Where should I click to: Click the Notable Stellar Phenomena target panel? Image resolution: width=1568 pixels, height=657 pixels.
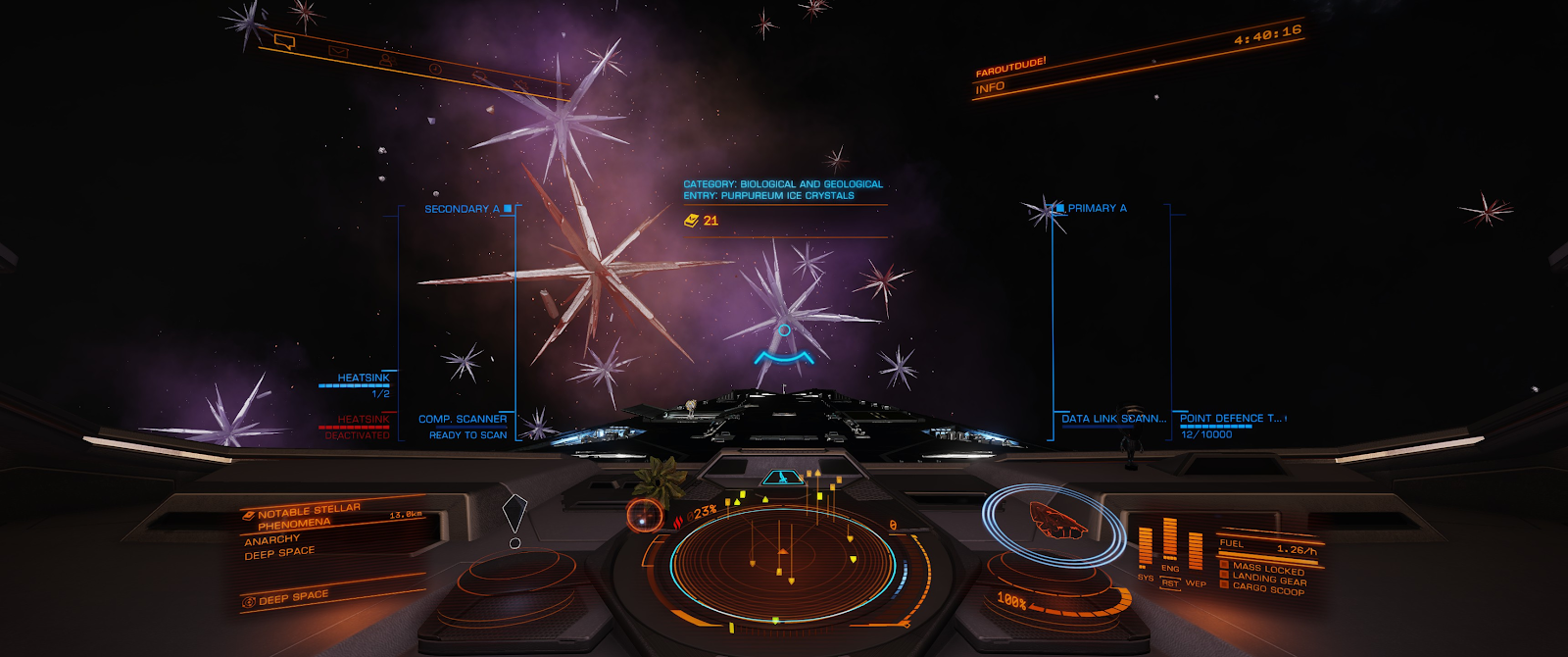tap(309, 517)
